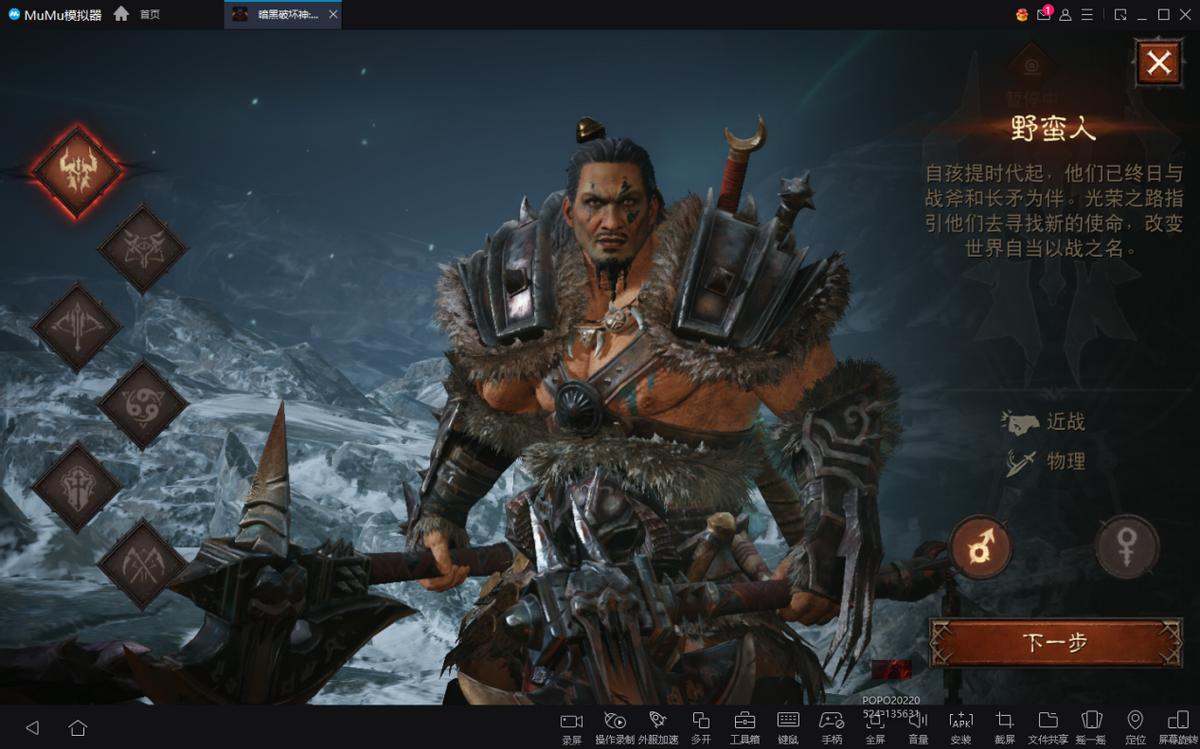Viewport: 1200px width, 749px height.
Task: Maximize the MuMu emulator window
Action: click(1164, 14)
